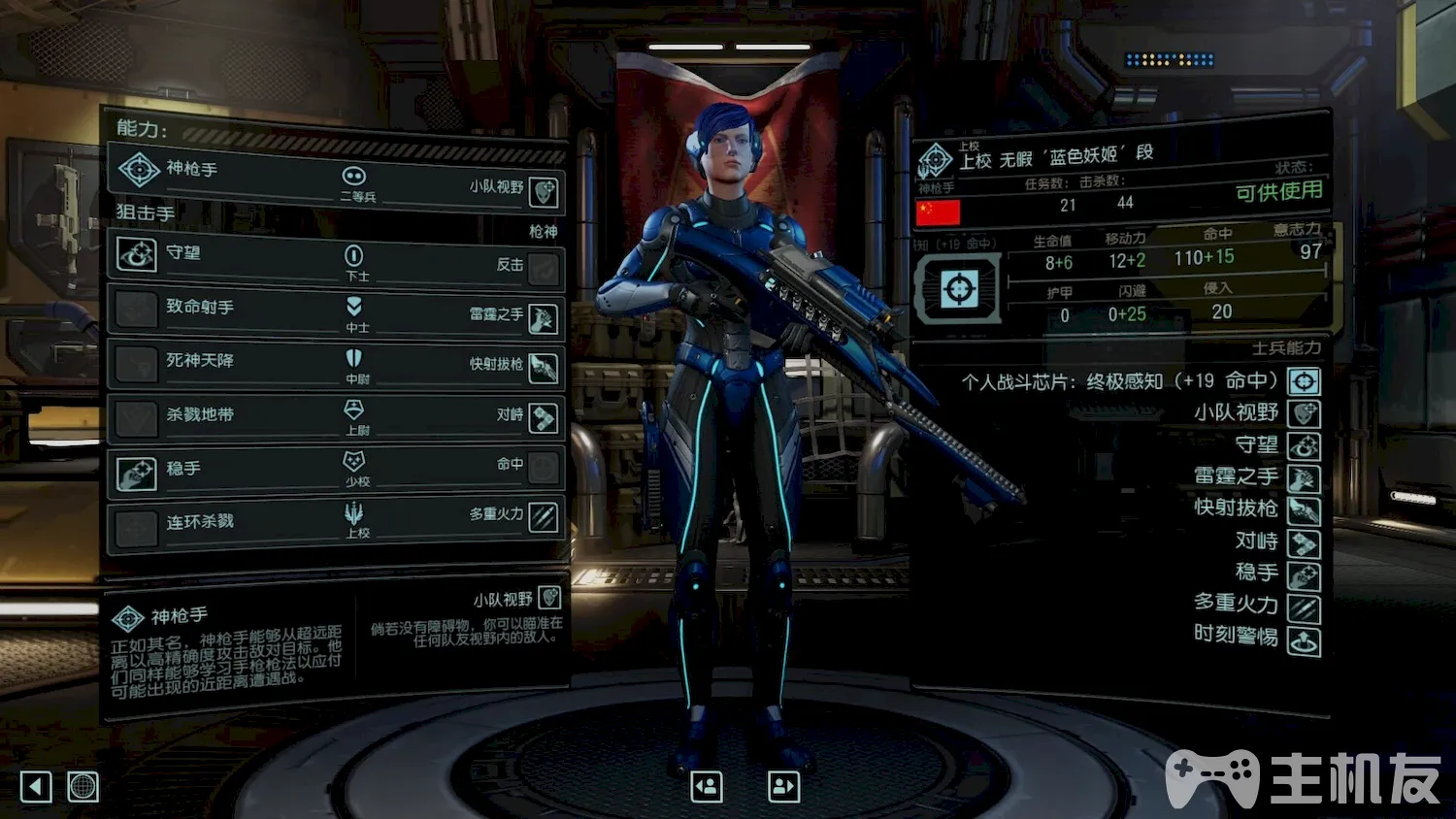
Task: Switch to the next soldier
Action: 783,786
